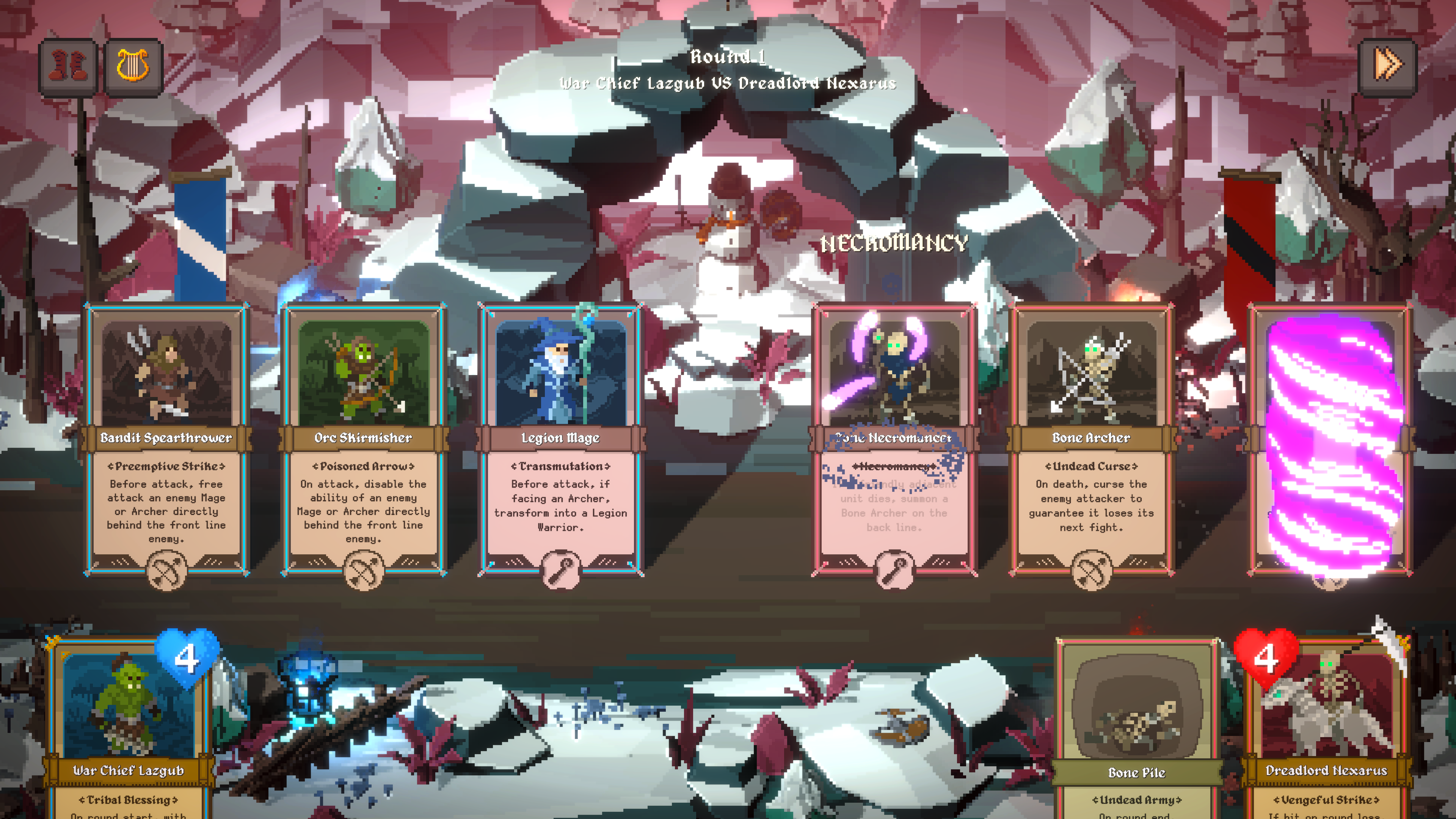Select the War Chief Lazgub leader card

tap(128, 729)
